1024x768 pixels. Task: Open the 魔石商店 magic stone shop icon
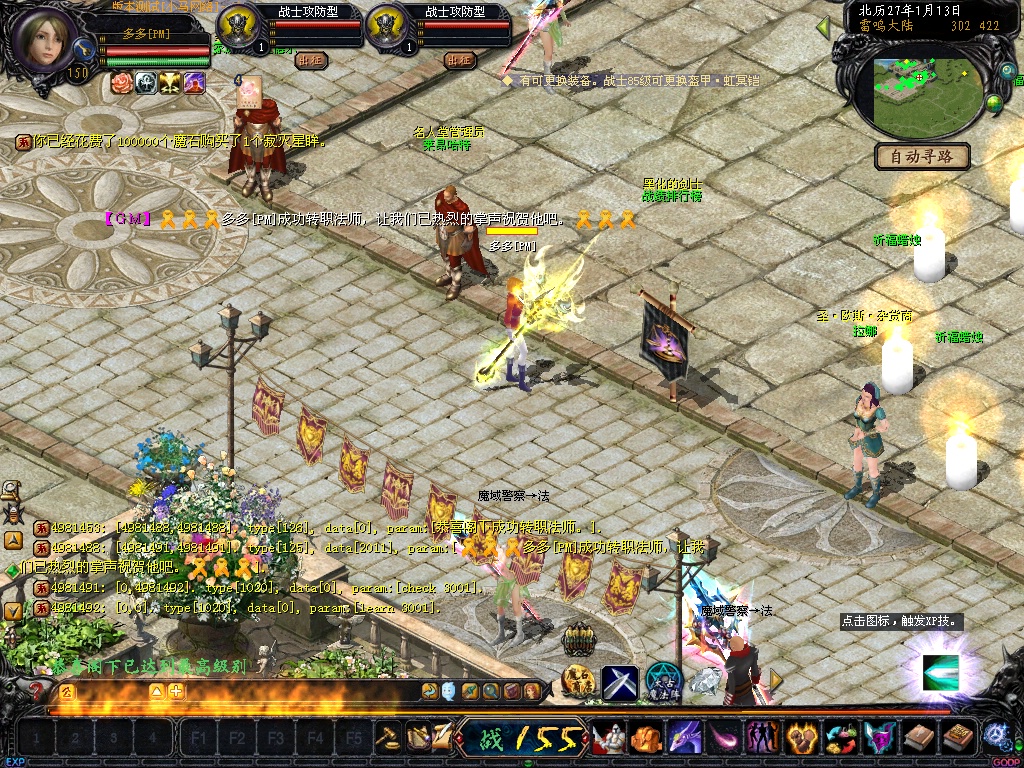click(x=580, y=682)
